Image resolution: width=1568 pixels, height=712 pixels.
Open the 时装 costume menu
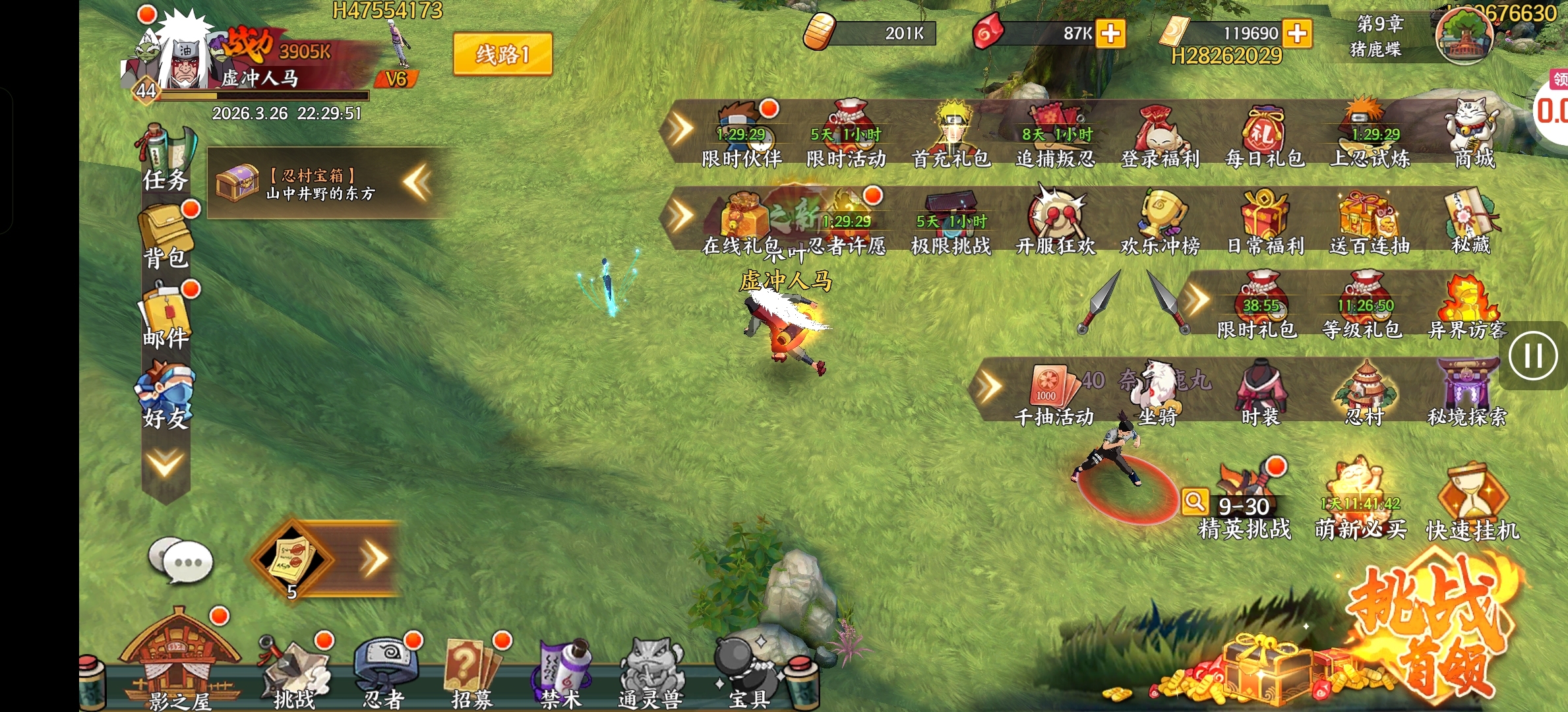point(1260,393)
